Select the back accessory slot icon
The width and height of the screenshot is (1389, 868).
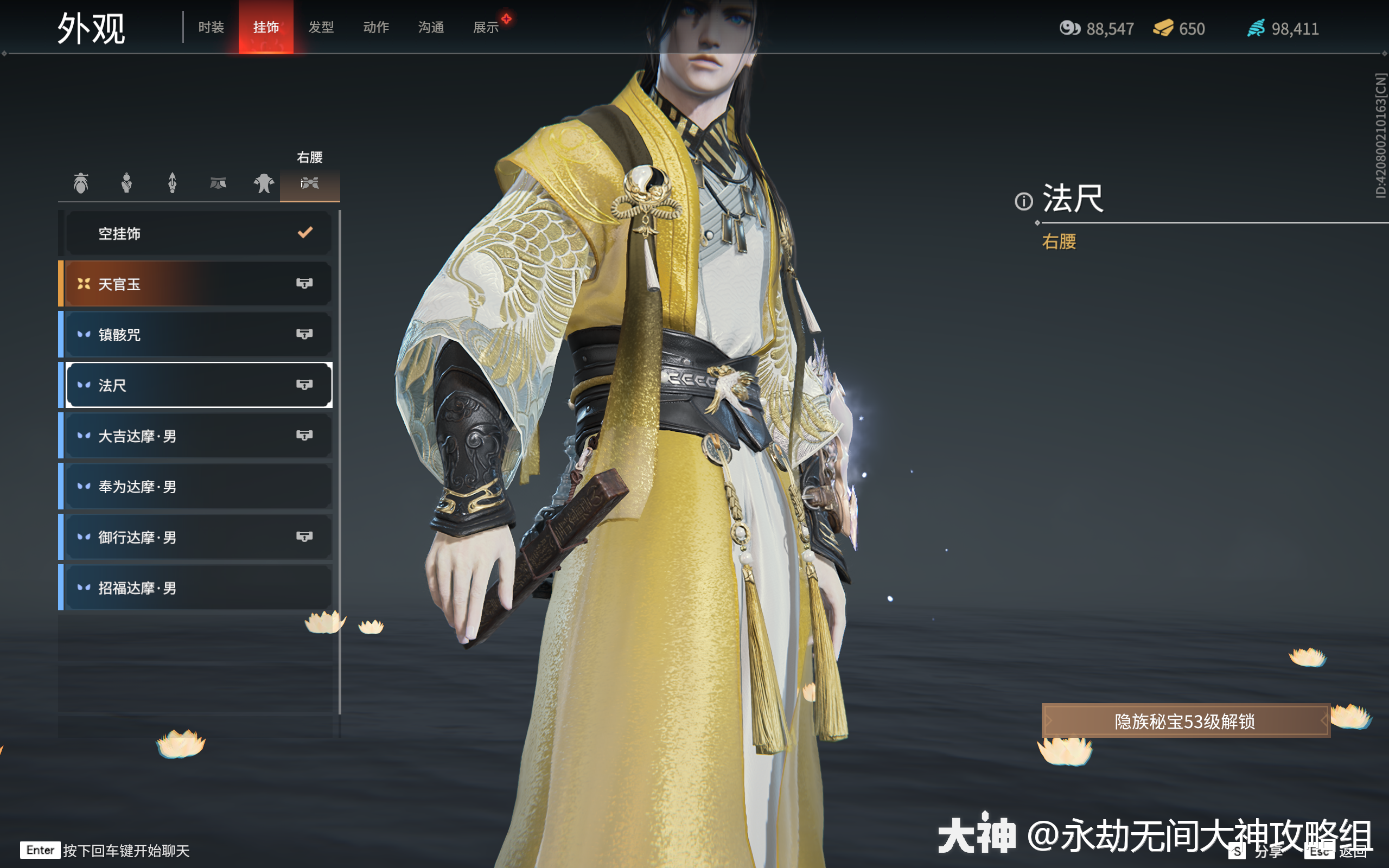tap(173, 183)
